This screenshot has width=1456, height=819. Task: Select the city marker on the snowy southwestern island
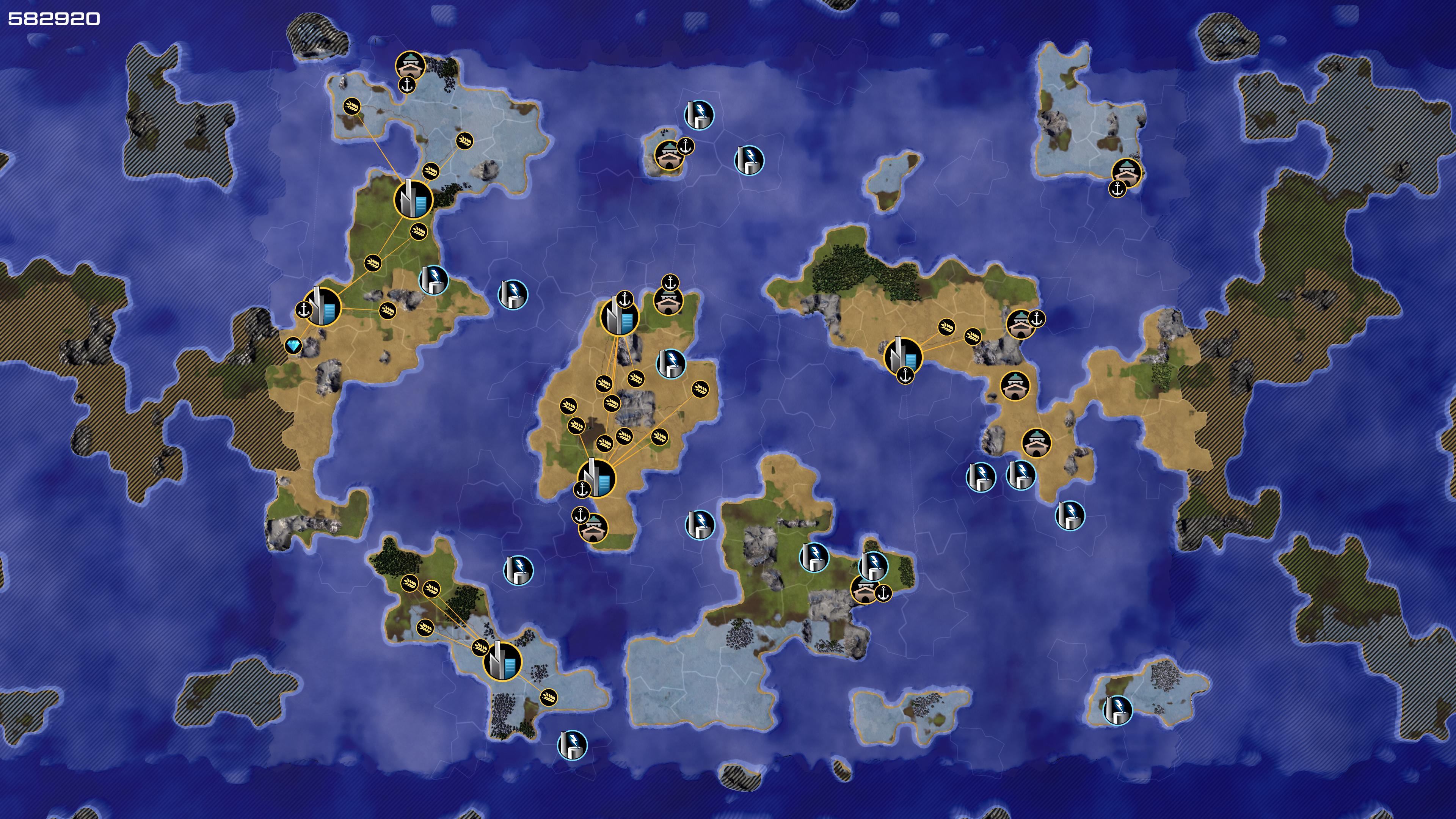[502, 661]
